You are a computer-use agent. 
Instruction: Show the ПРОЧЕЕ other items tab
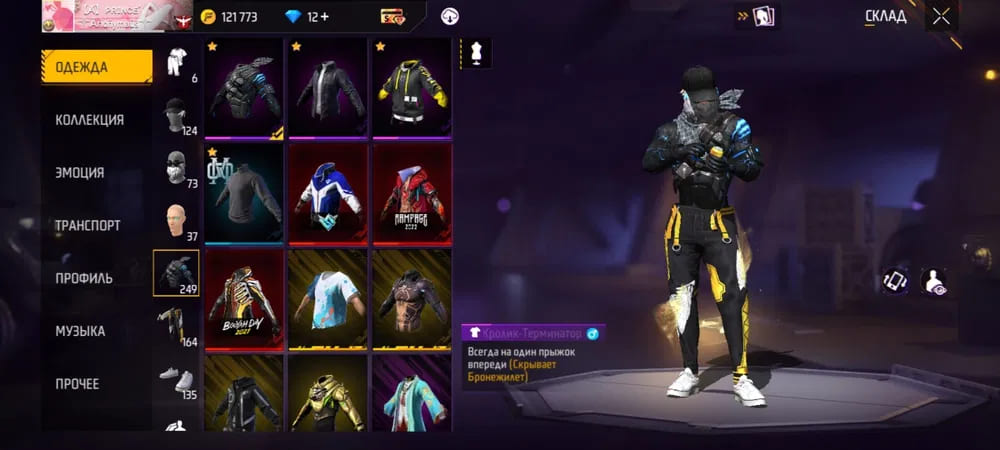click(x=77, y=384)
